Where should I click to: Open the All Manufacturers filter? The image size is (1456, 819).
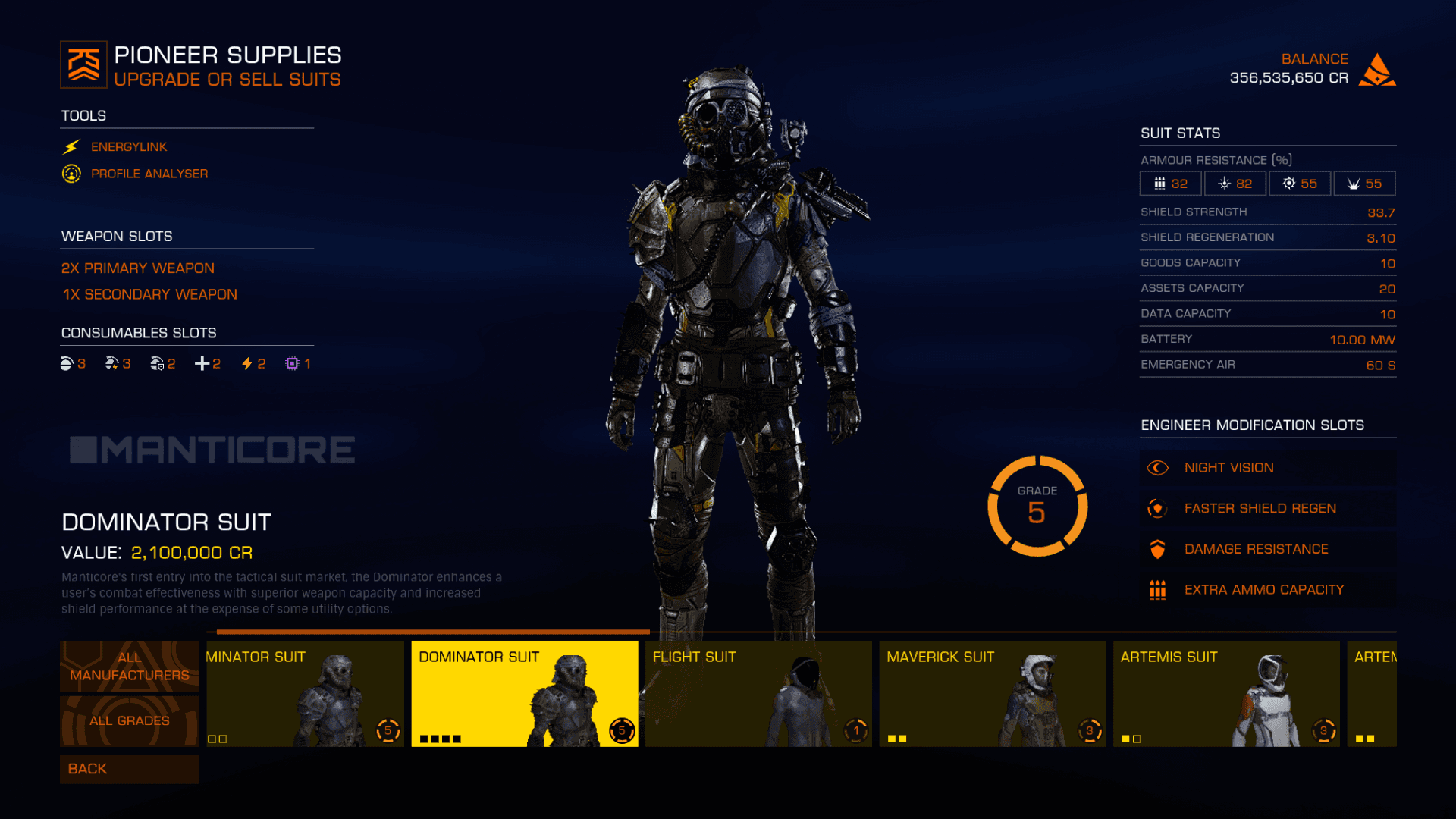pos(129,667)
